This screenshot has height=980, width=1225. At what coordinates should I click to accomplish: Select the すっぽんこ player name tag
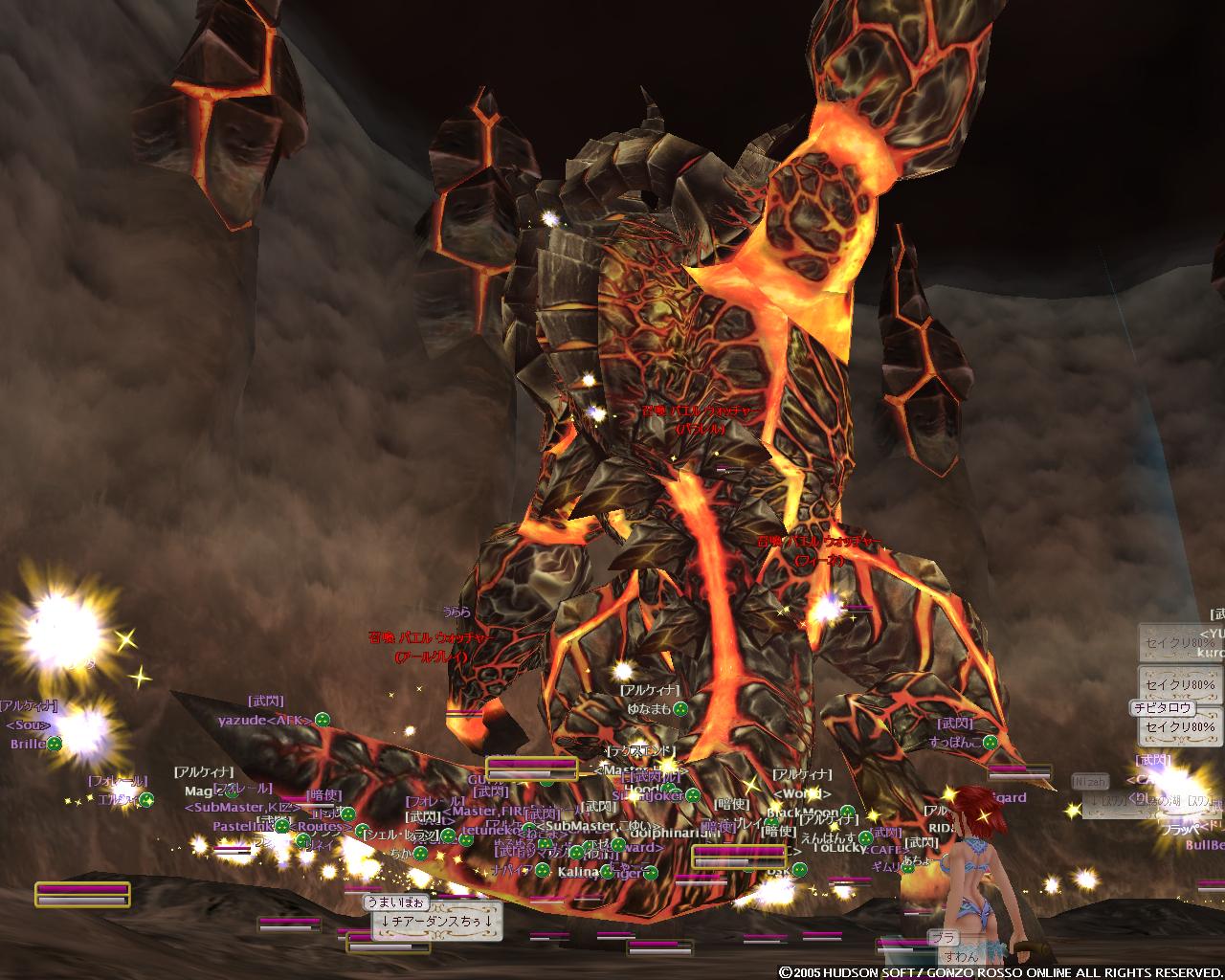pyautogui.click(x=955, y=742)
